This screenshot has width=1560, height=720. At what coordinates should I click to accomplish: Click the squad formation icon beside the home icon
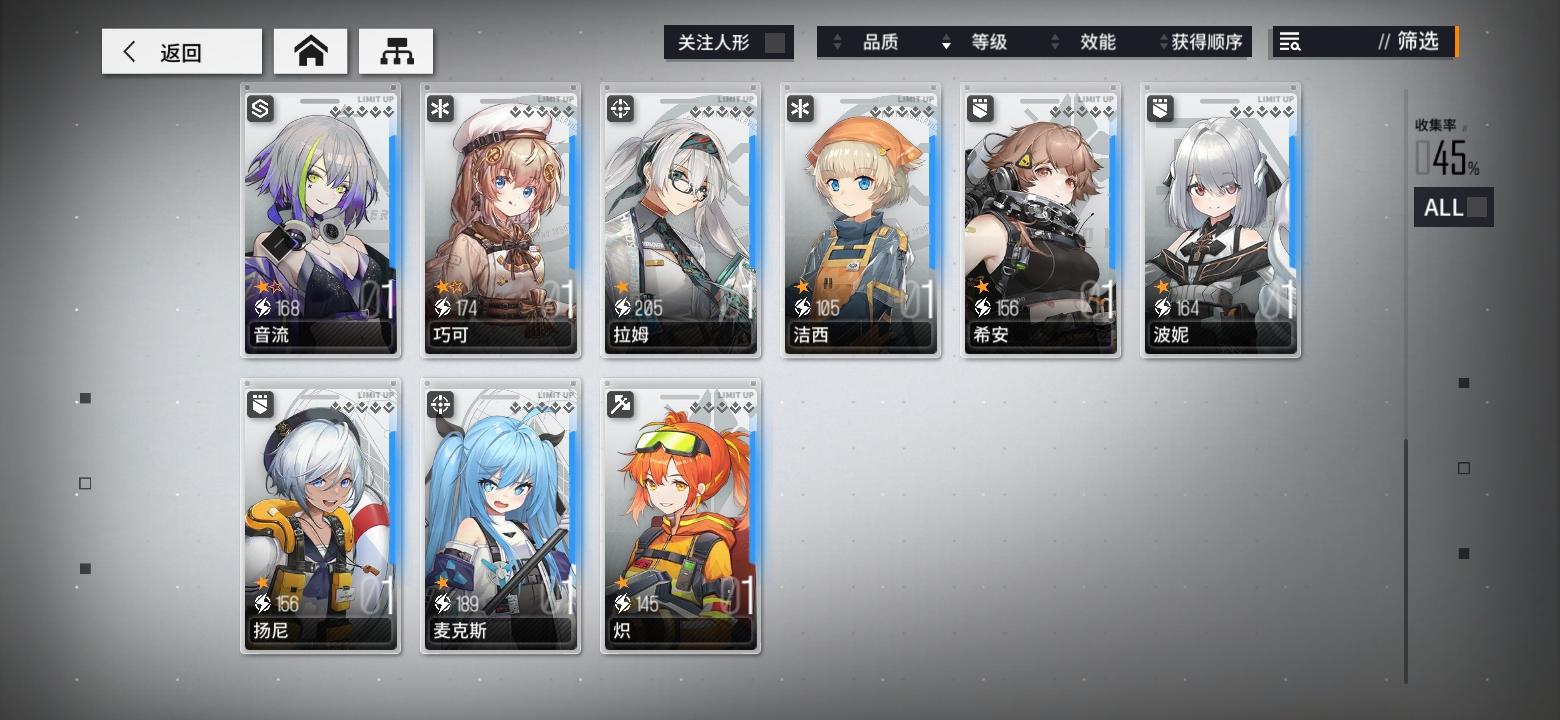[398, 50]
